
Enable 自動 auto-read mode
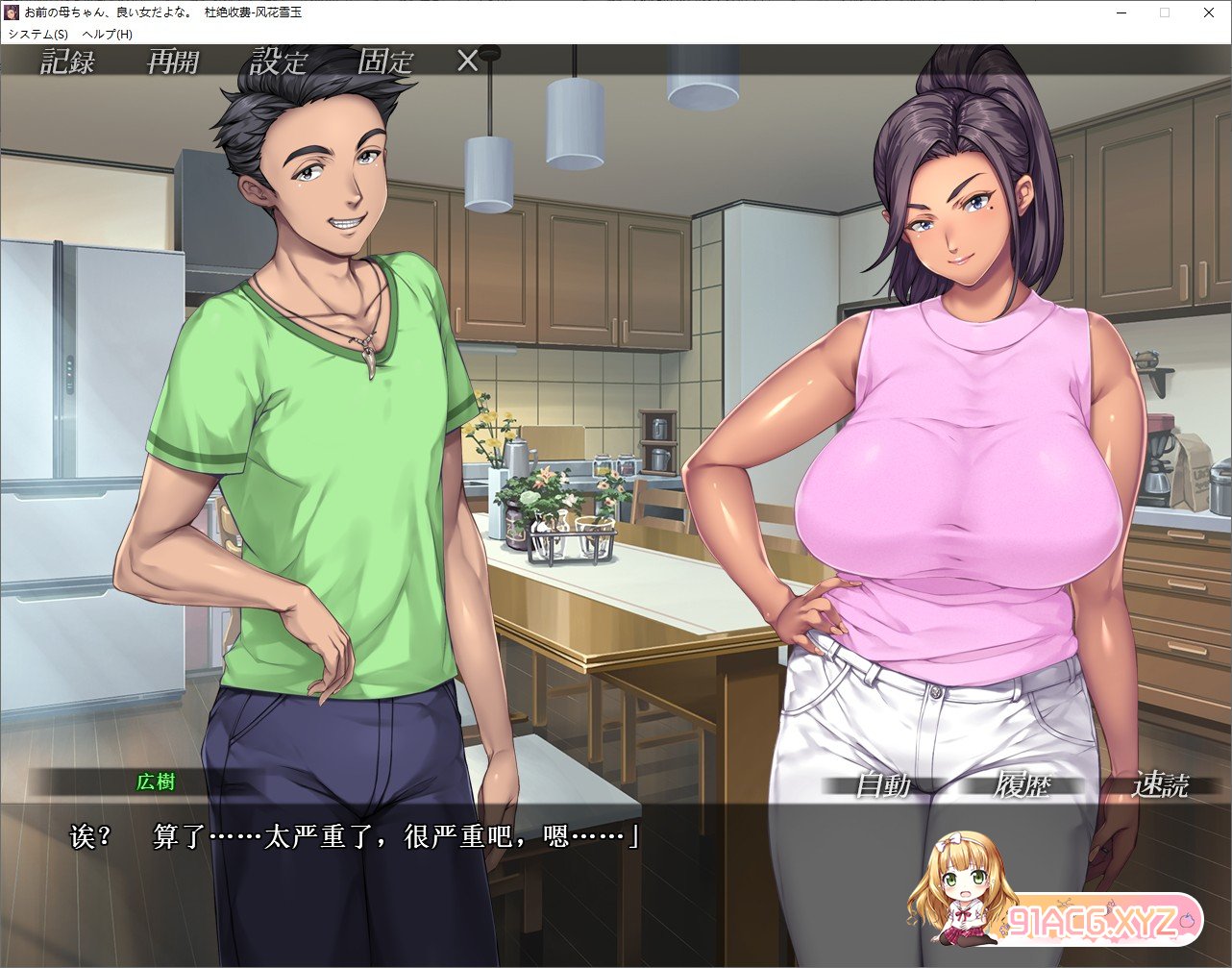click(x=883, y=785)
